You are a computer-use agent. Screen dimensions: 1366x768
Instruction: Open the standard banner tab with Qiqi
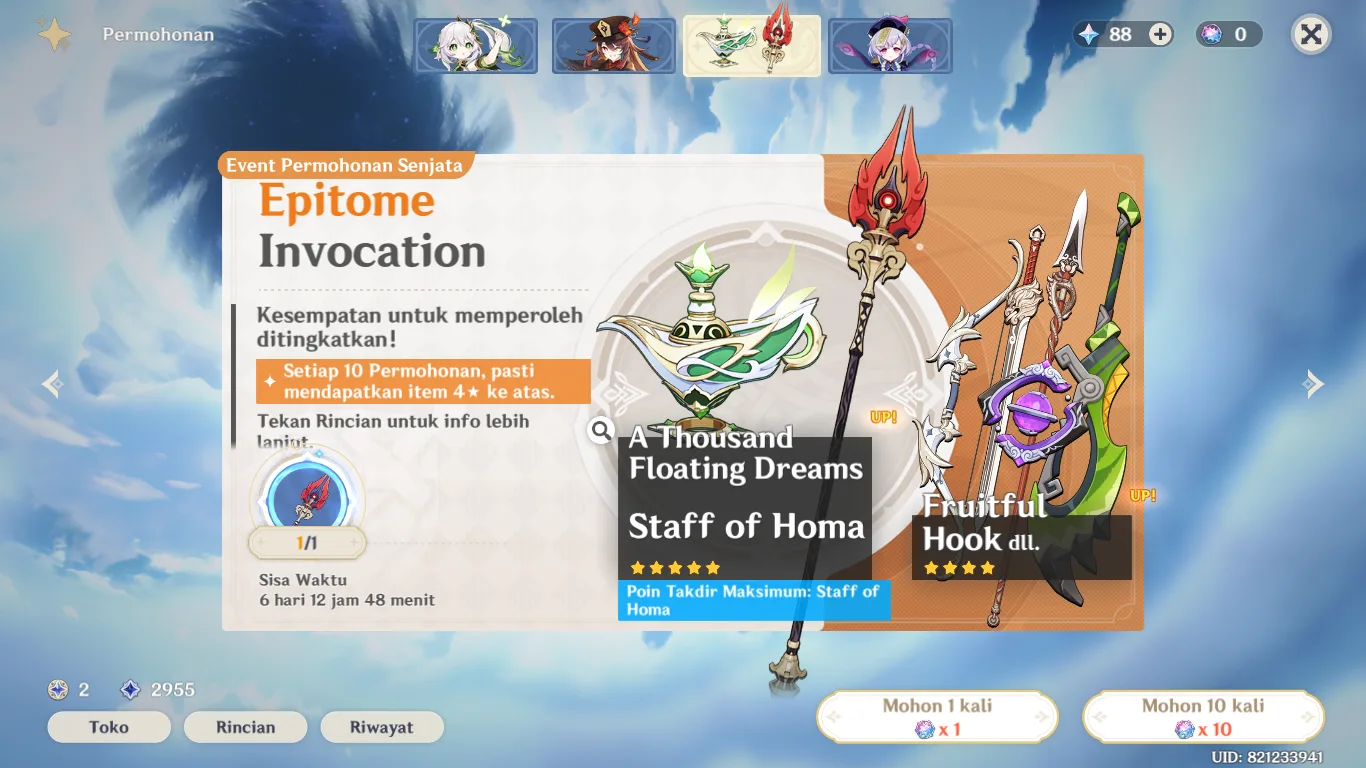tap(890, 46)
